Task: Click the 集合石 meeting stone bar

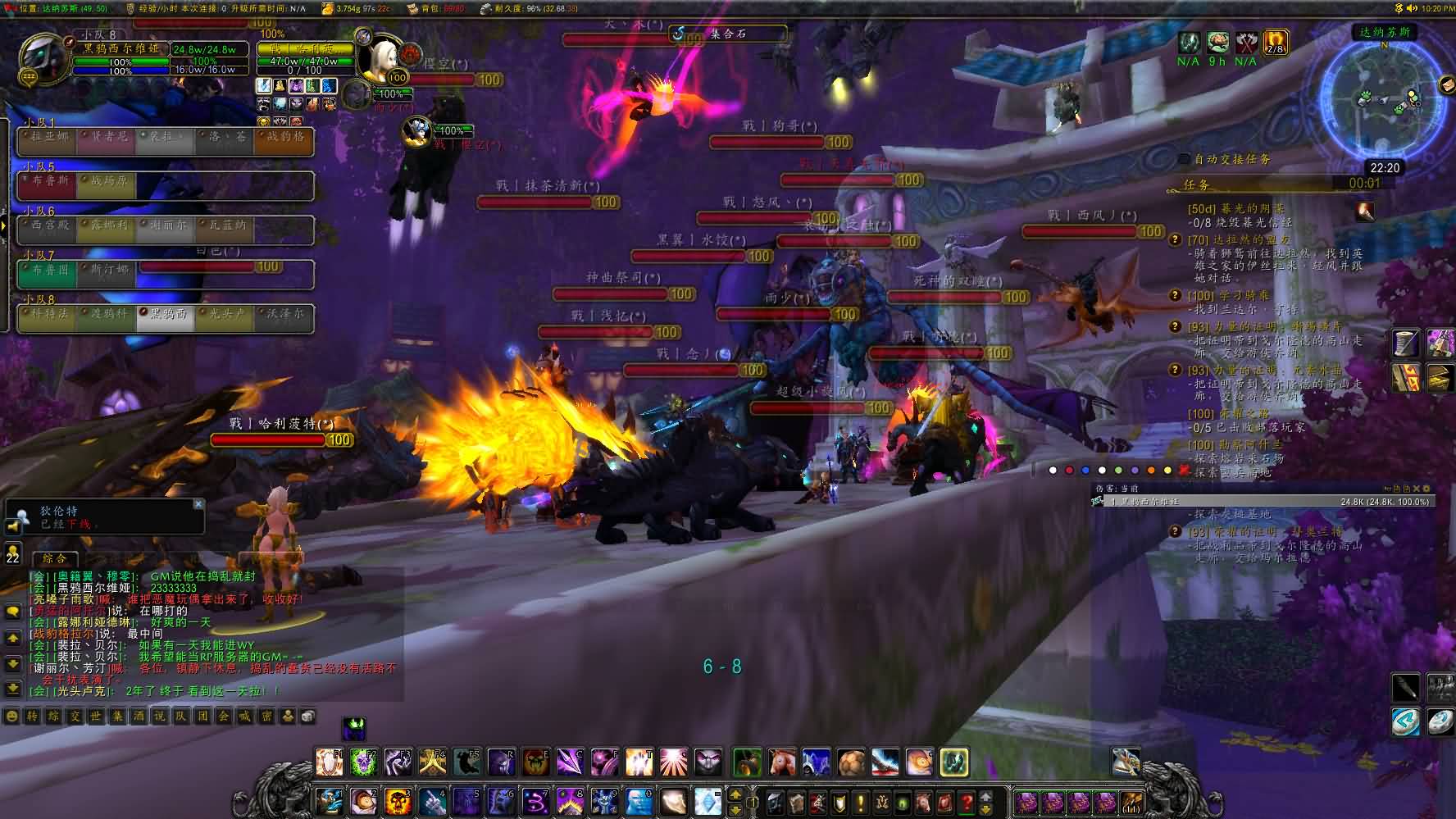Action: pos(728,34)
